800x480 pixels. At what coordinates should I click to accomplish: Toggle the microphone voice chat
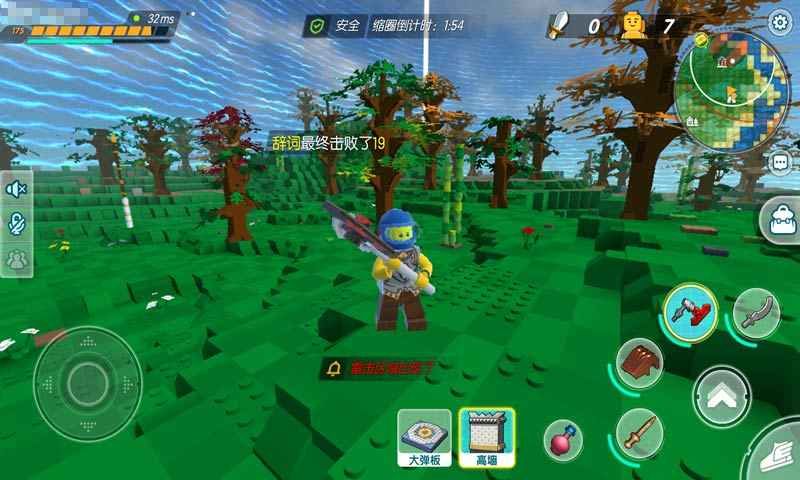[17, 224]
